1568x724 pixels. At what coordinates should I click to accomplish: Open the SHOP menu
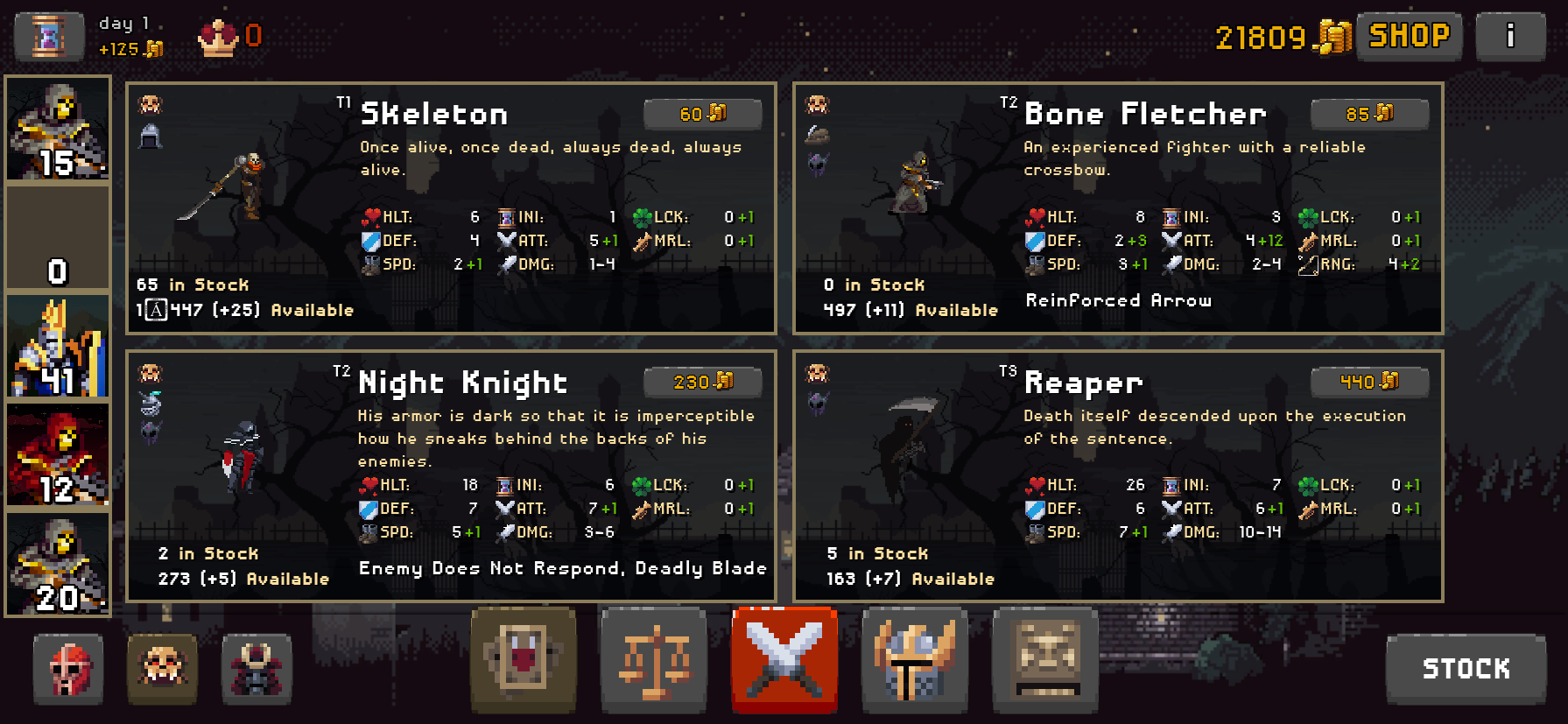[x=1409, y=36]
